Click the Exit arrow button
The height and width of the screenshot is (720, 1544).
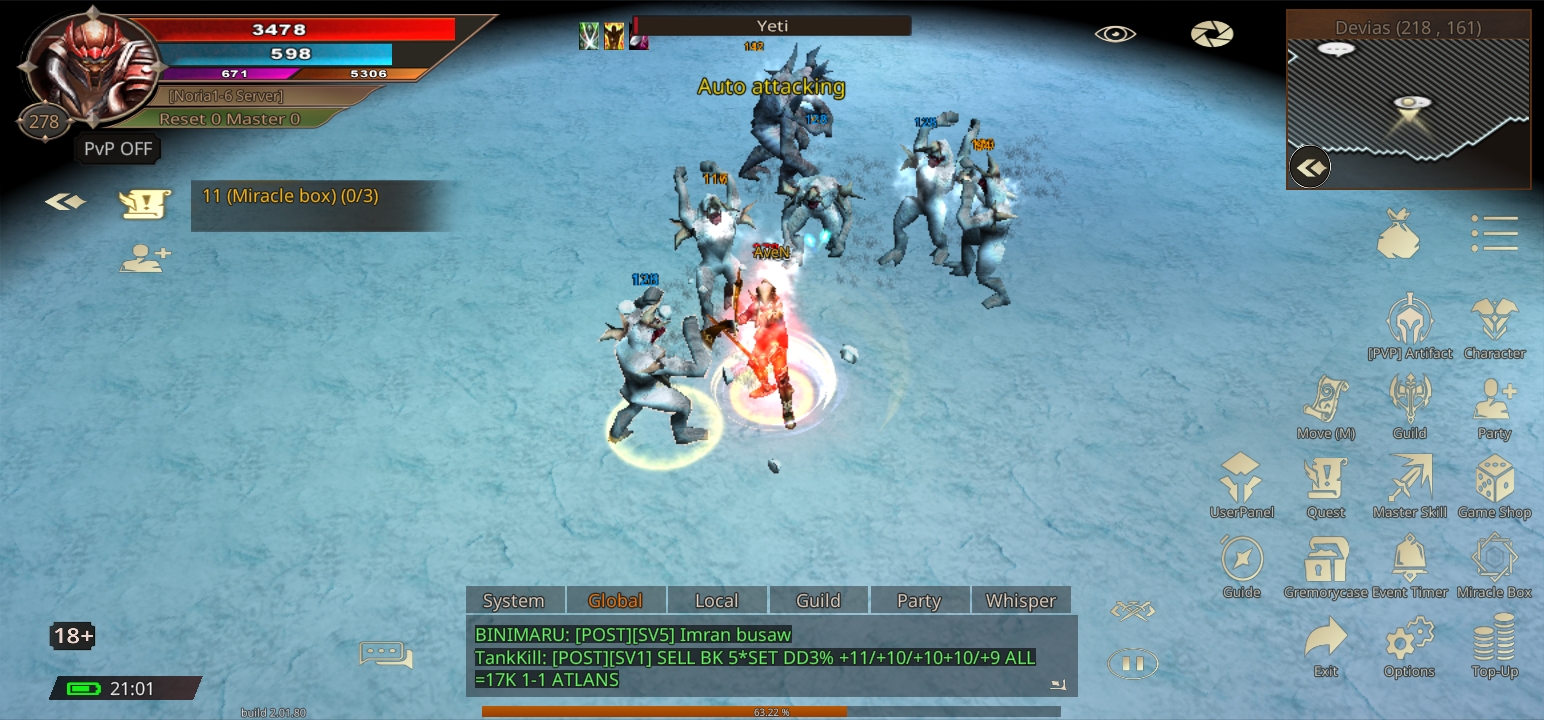pos(1326,643)
